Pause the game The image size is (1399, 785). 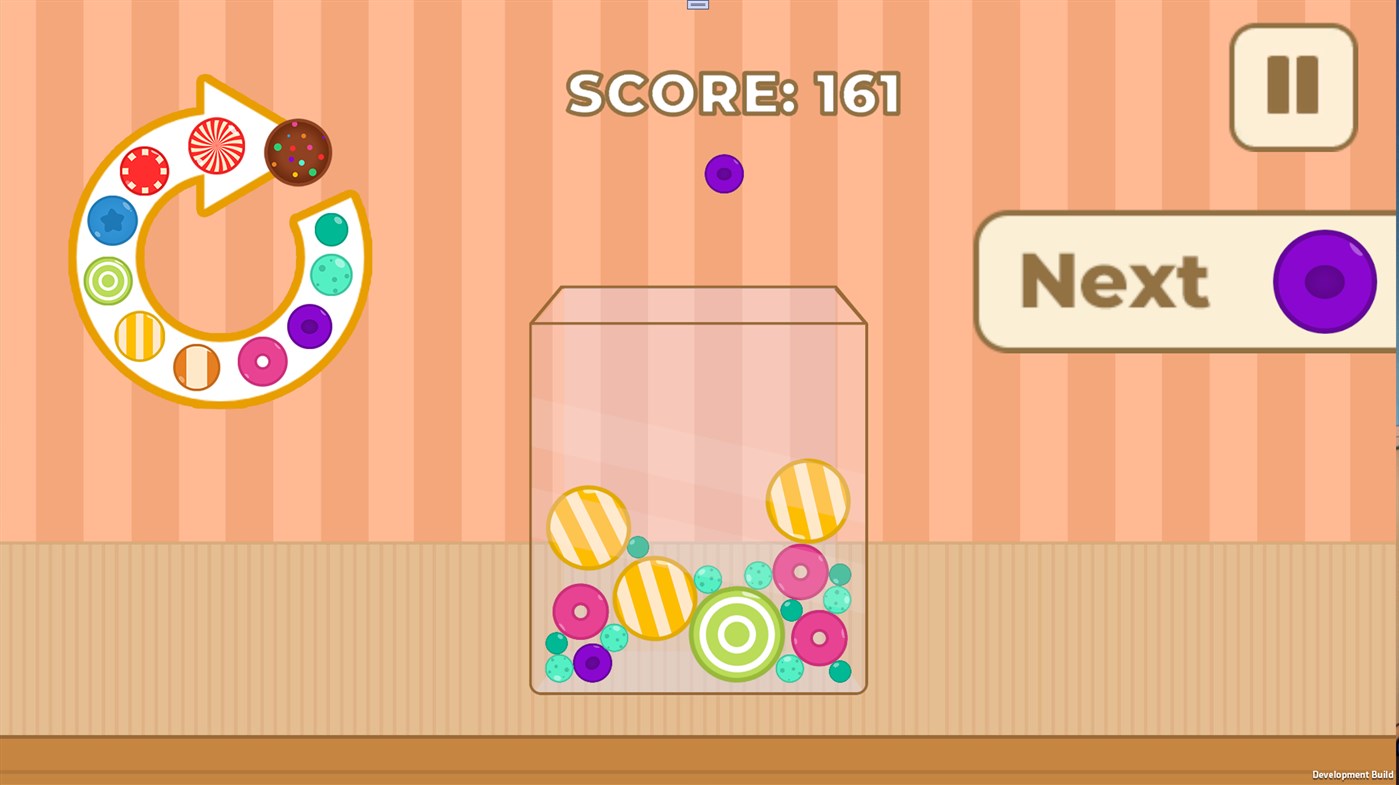click(1292, 85)
